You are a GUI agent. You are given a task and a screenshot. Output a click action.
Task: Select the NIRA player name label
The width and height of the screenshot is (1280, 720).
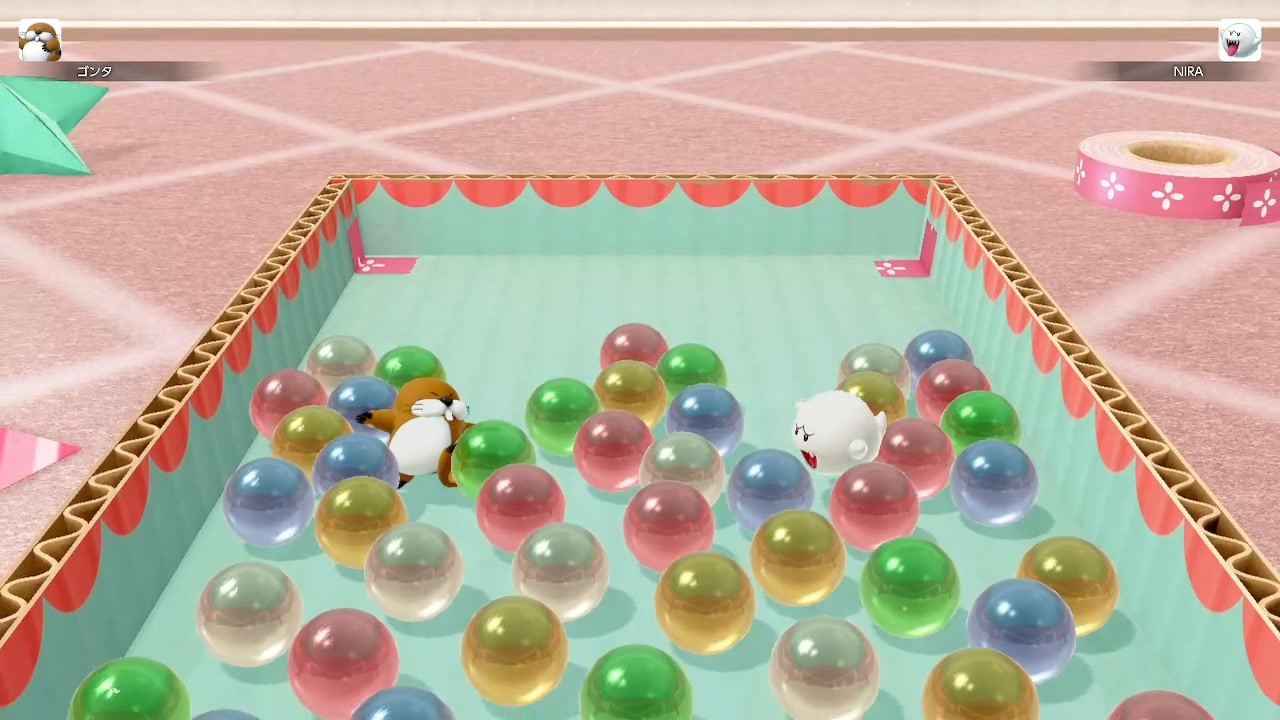tap(1188, 71)
